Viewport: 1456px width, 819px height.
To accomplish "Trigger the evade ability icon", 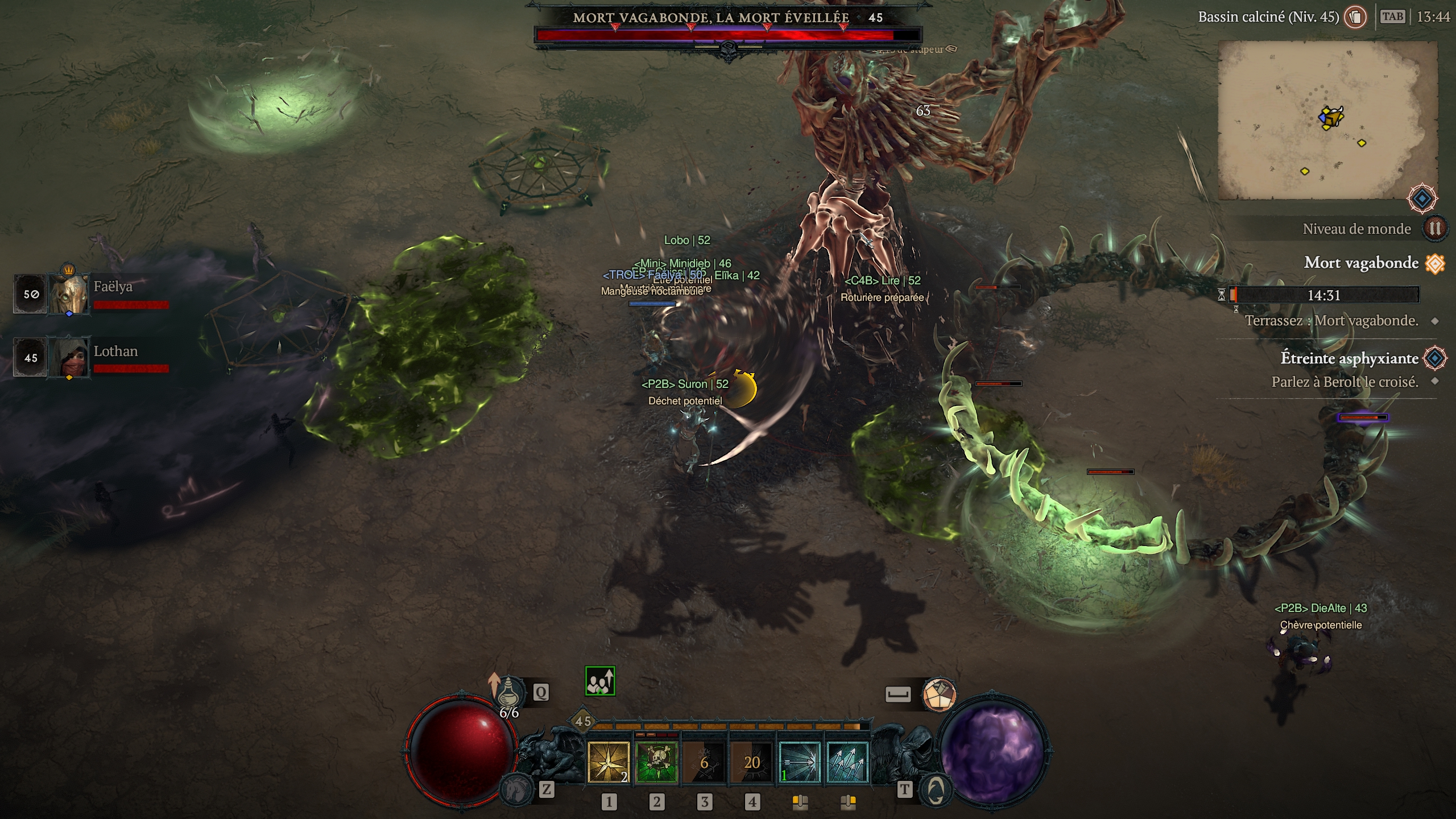I will pos(939,694).
